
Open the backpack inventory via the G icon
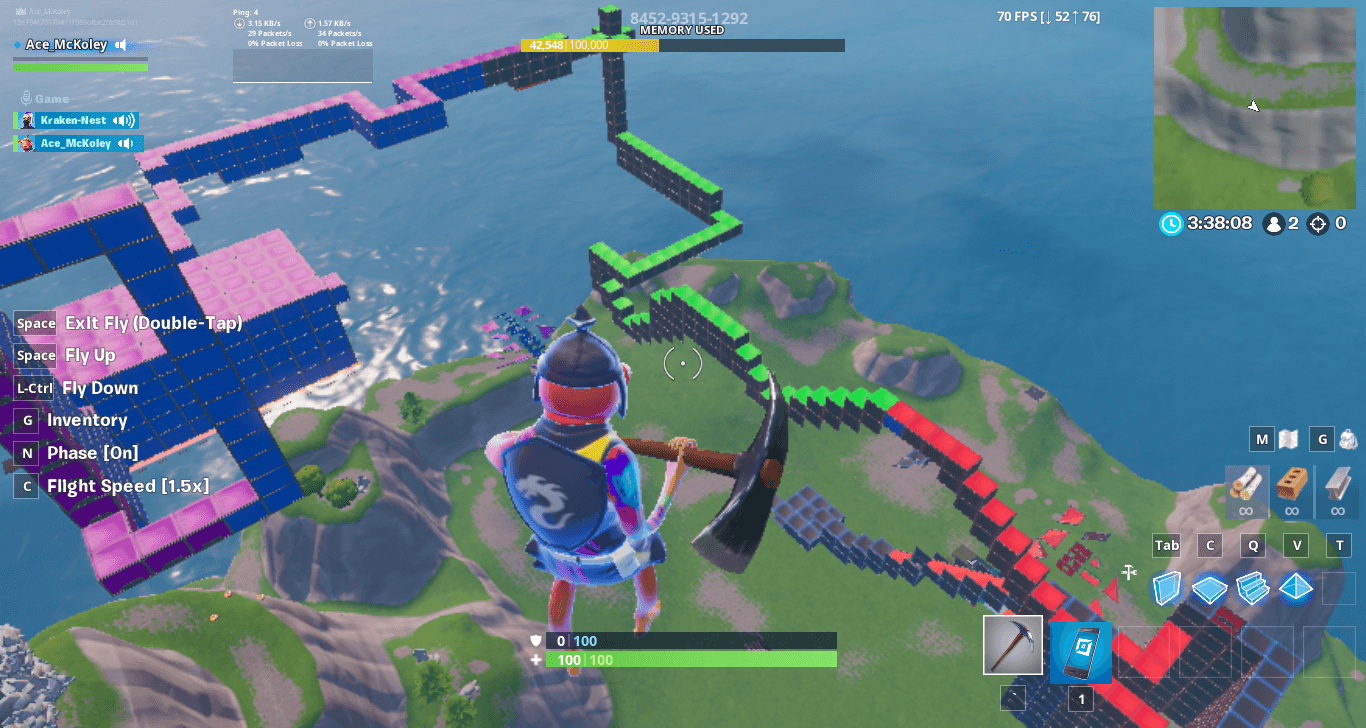pos(1321,439)
